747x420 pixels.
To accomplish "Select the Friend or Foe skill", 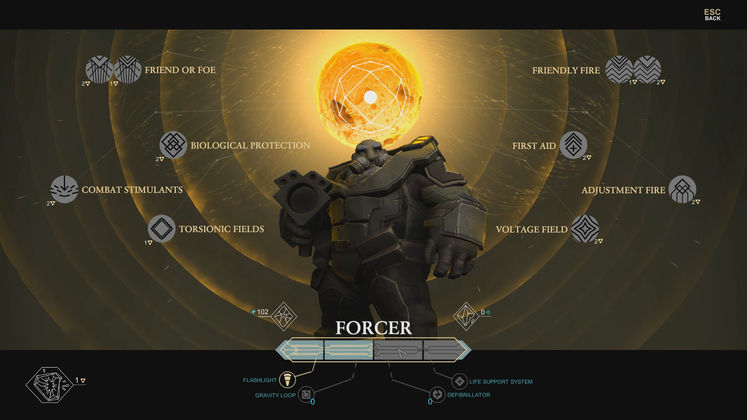I will (x=114, y=69).
